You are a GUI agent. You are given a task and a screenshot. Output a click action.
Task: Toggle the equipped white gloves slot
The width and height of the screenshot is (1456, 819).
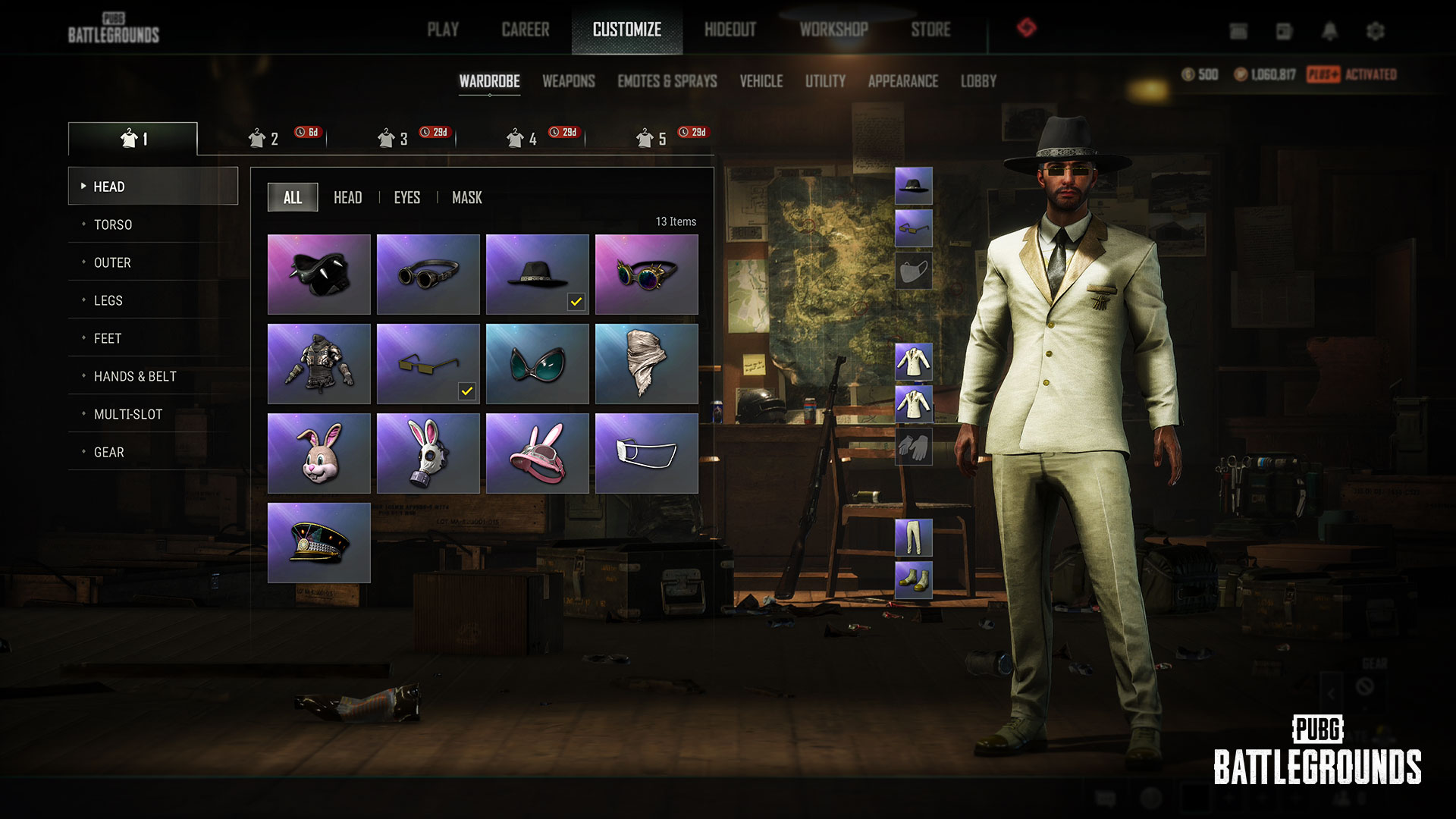913,447
